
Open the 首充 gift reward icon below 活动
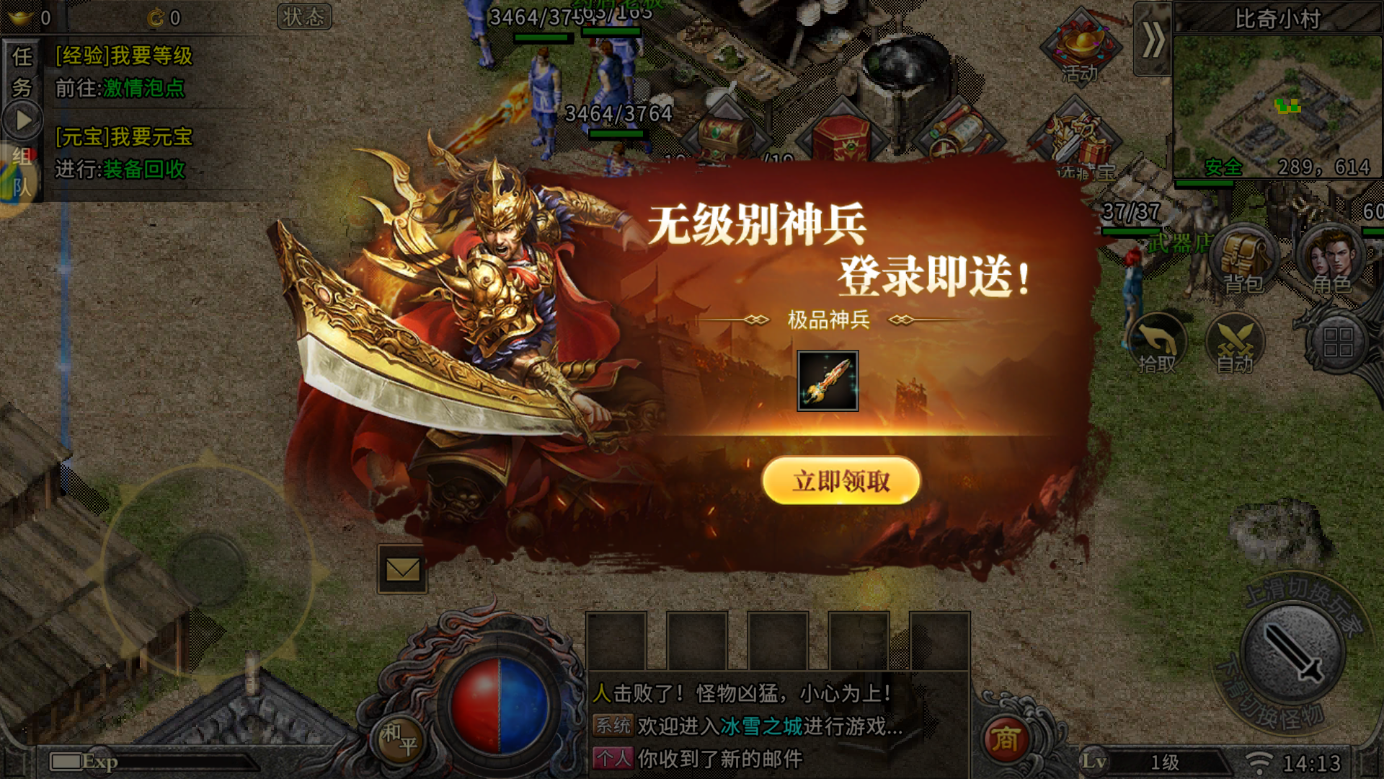tap(1074, 137)
